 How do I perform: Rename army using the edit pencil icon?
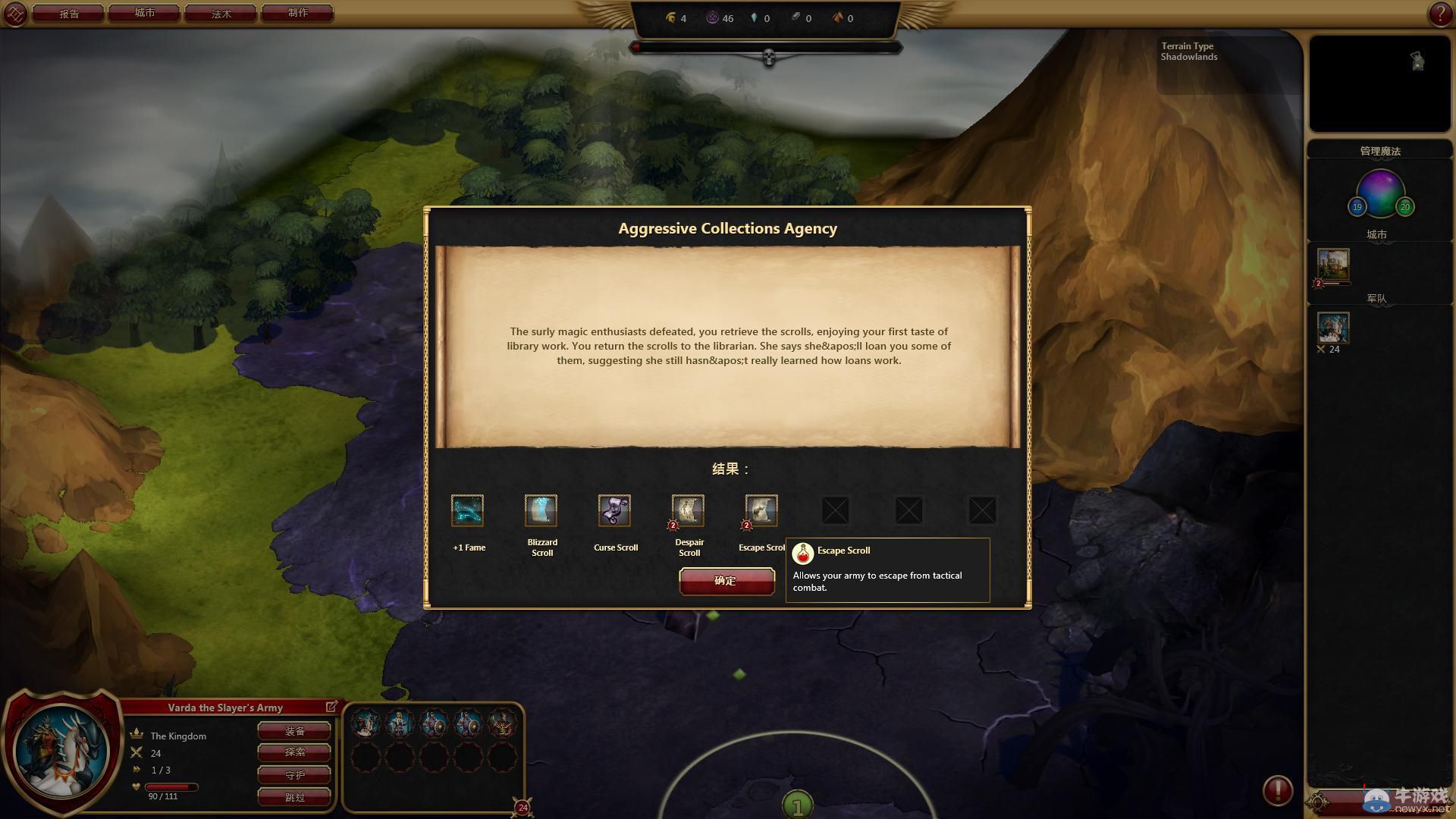pos(331,707)
